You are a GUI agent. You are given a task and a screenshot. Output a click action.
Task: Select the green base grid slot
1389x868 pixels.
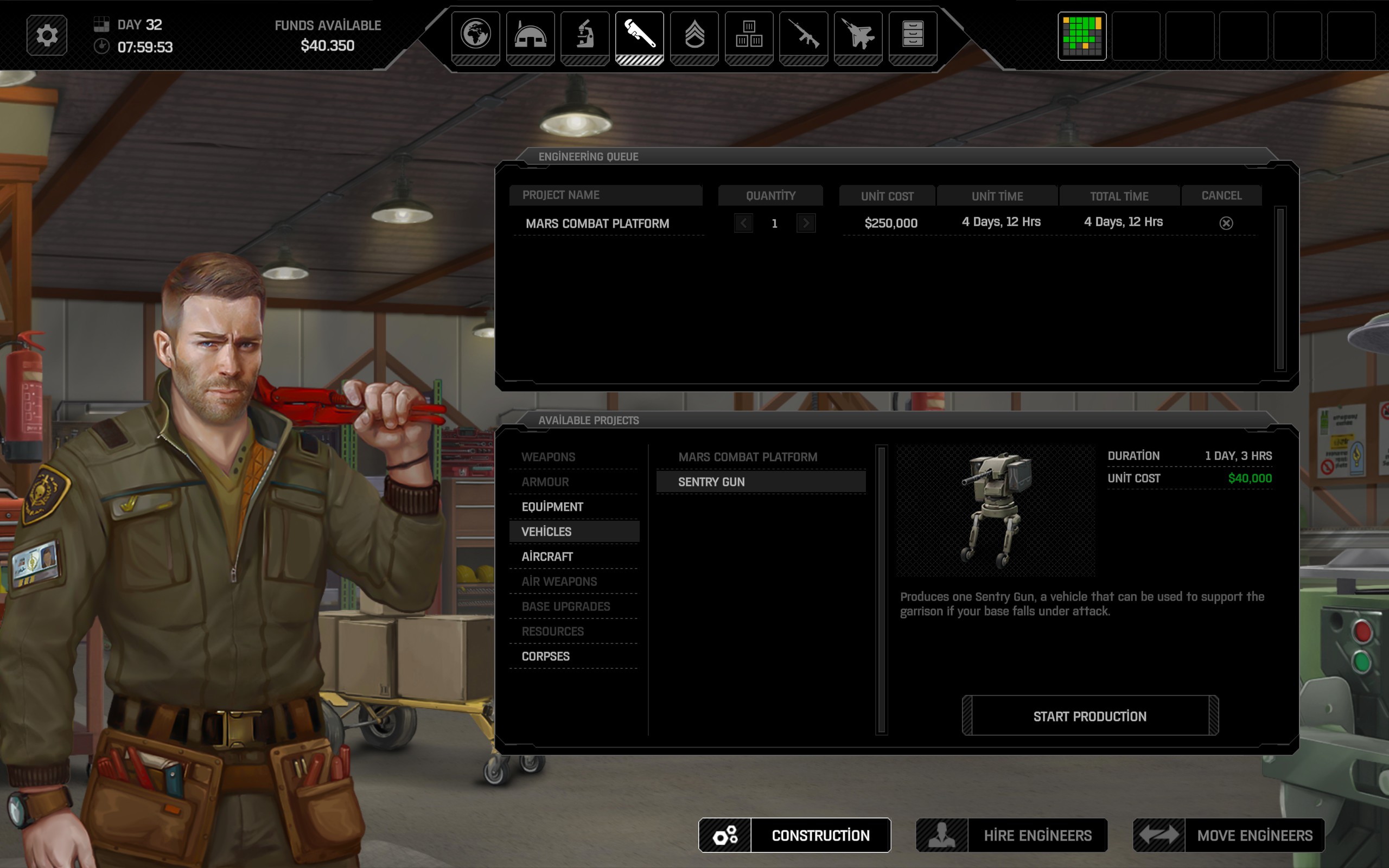(1081, 36)
